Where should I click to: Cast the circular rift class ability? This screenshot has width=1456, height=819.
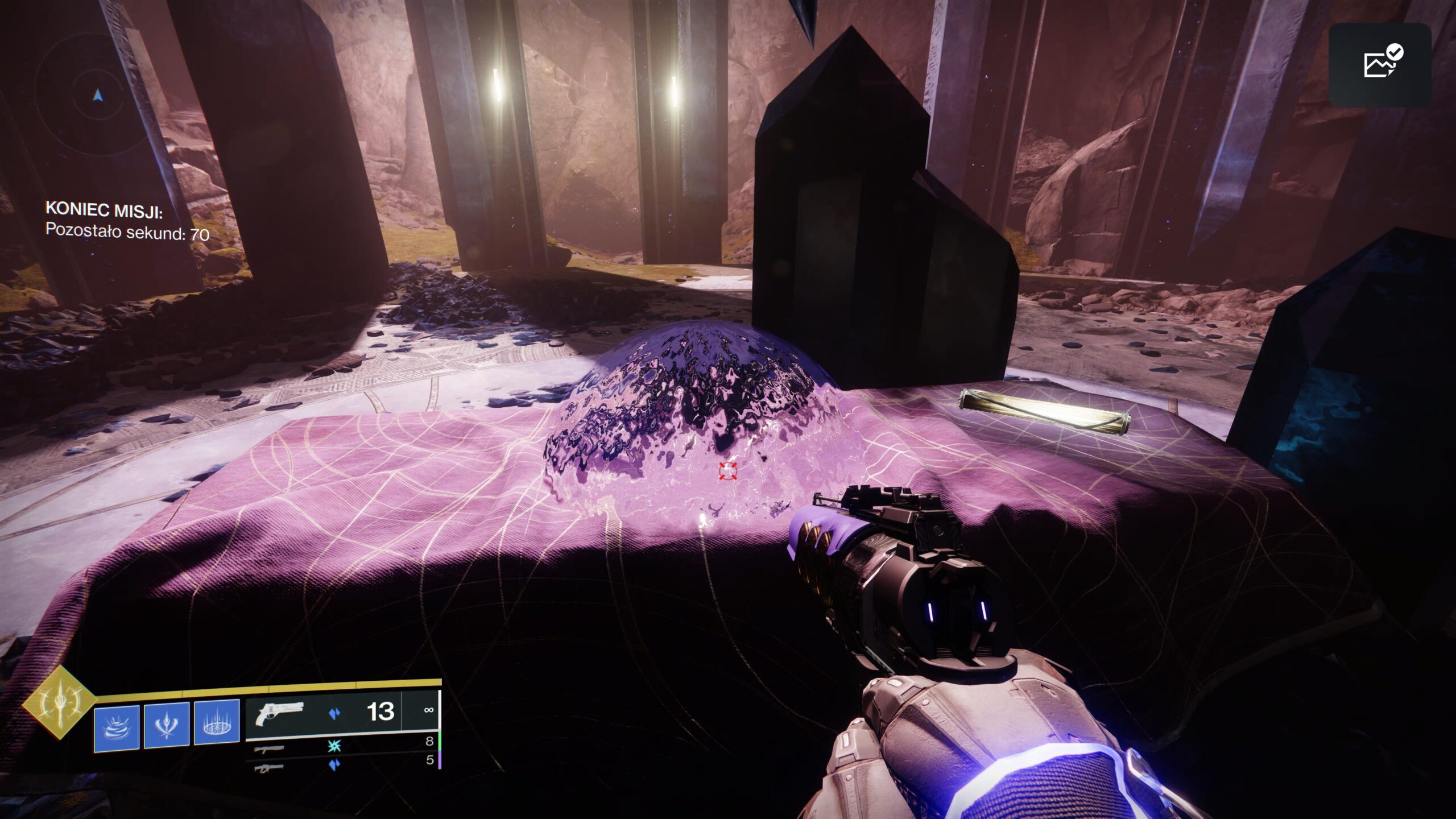tap(217, 722)
